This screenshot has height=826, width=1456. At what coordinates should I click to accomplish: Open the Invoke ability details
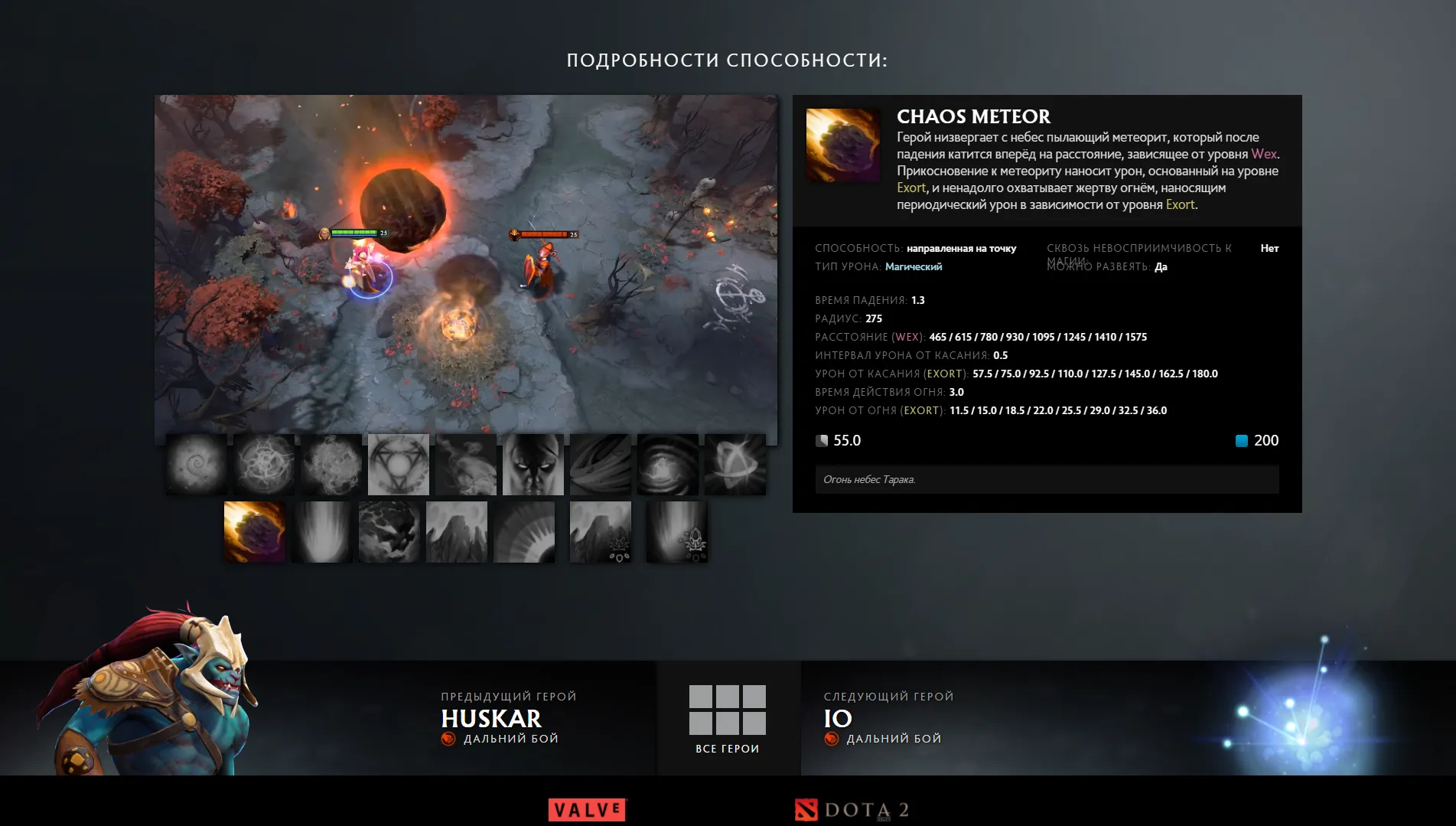399,465
